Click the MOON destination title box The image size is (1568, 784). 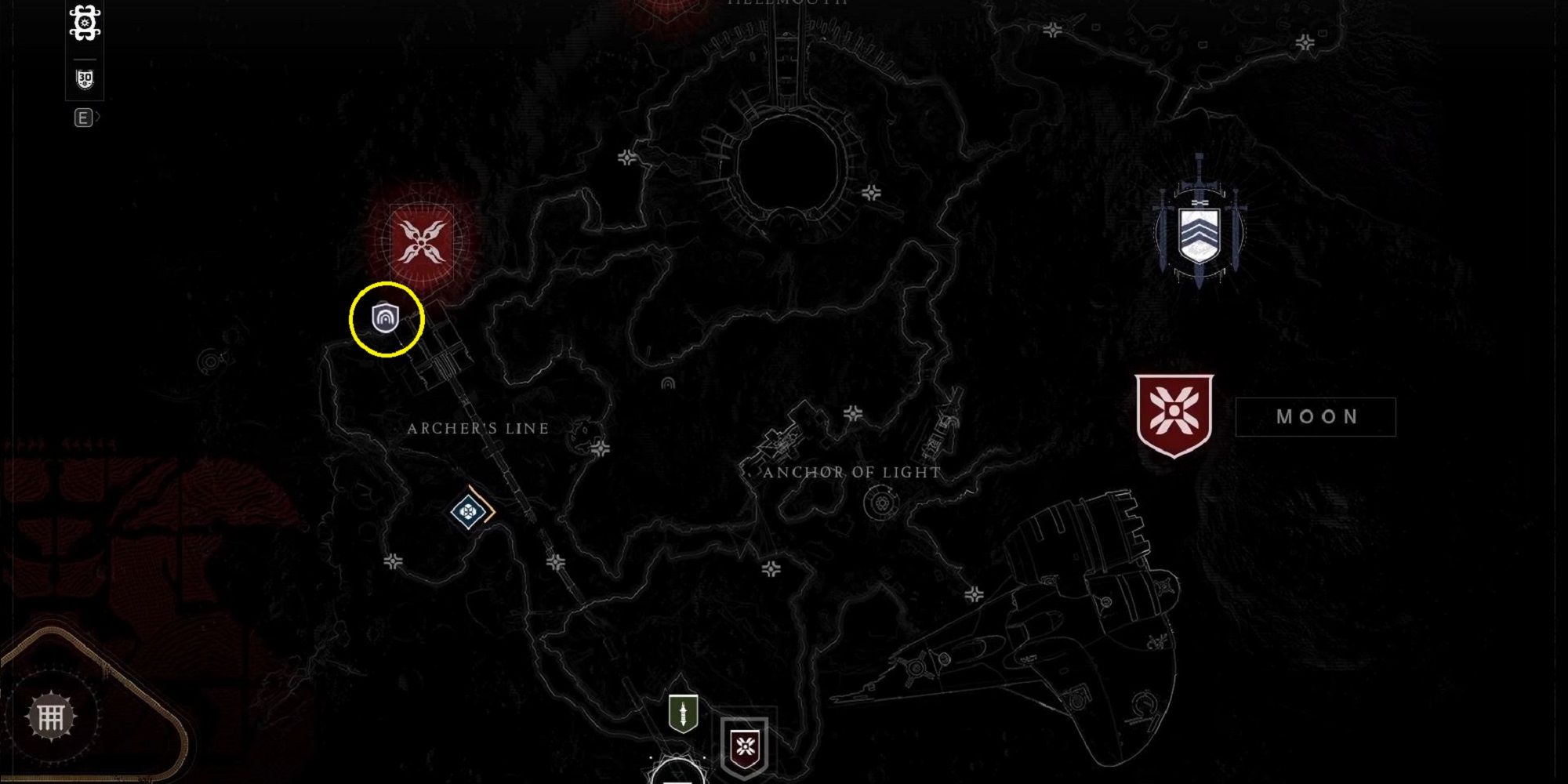pyautogui.click(x=1317, y=416)
